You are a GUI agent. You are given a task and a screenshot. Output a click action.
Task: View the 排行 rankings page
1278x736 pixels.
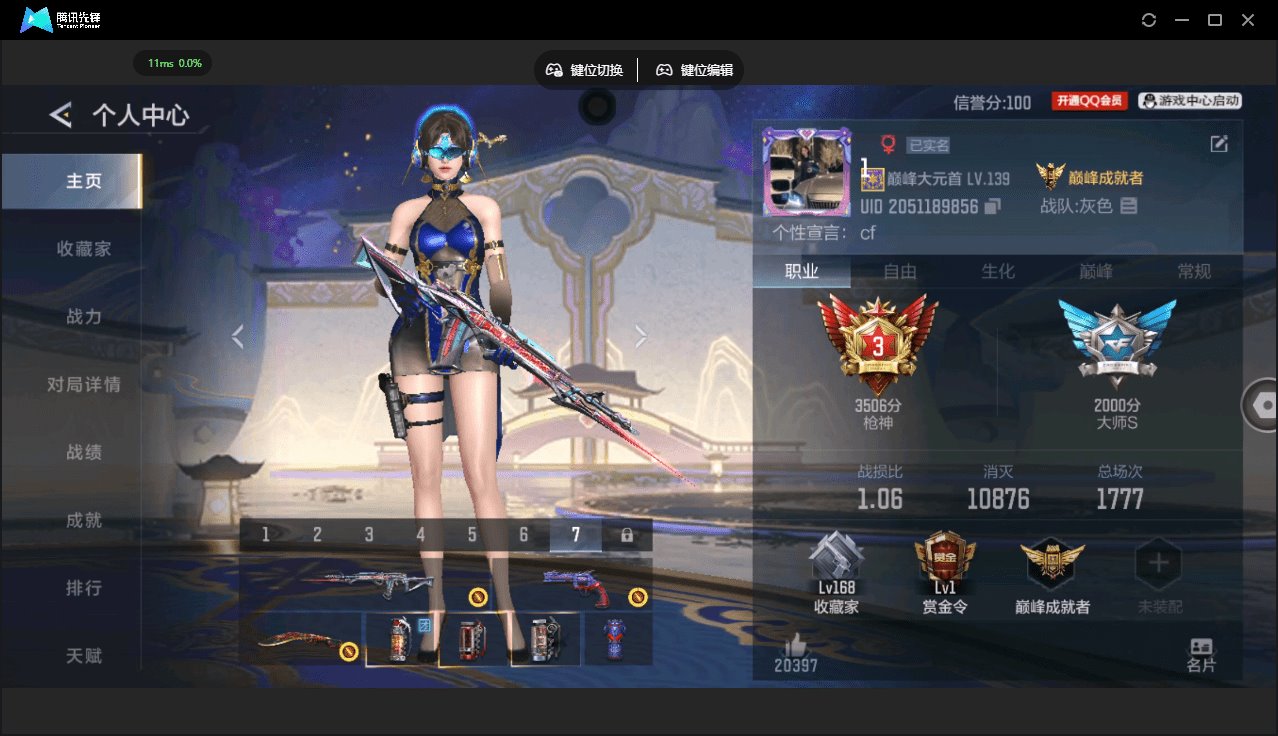click(x=84, y=588)
